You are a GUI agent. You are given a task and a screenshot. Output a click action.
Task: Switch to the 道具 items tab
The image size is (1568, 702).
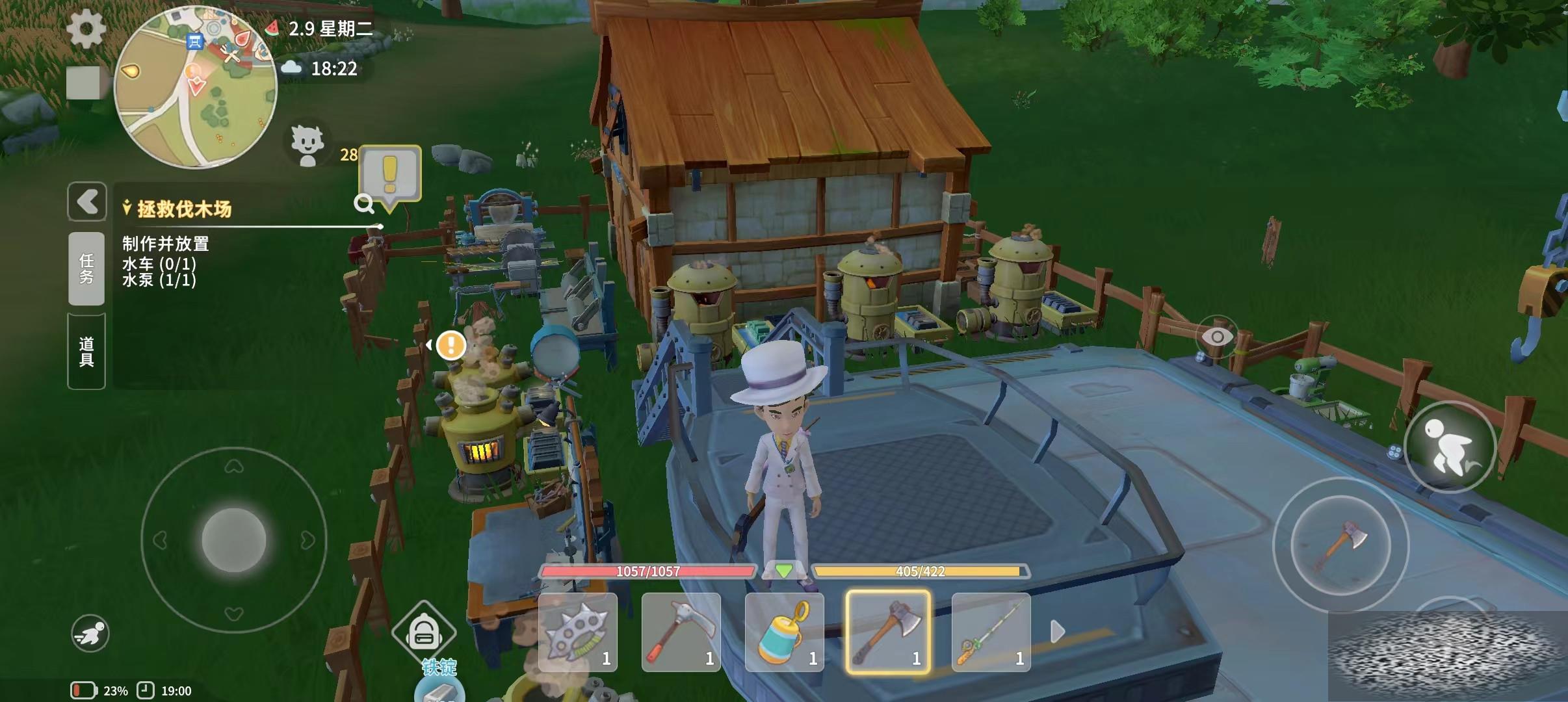coord(86,352)
